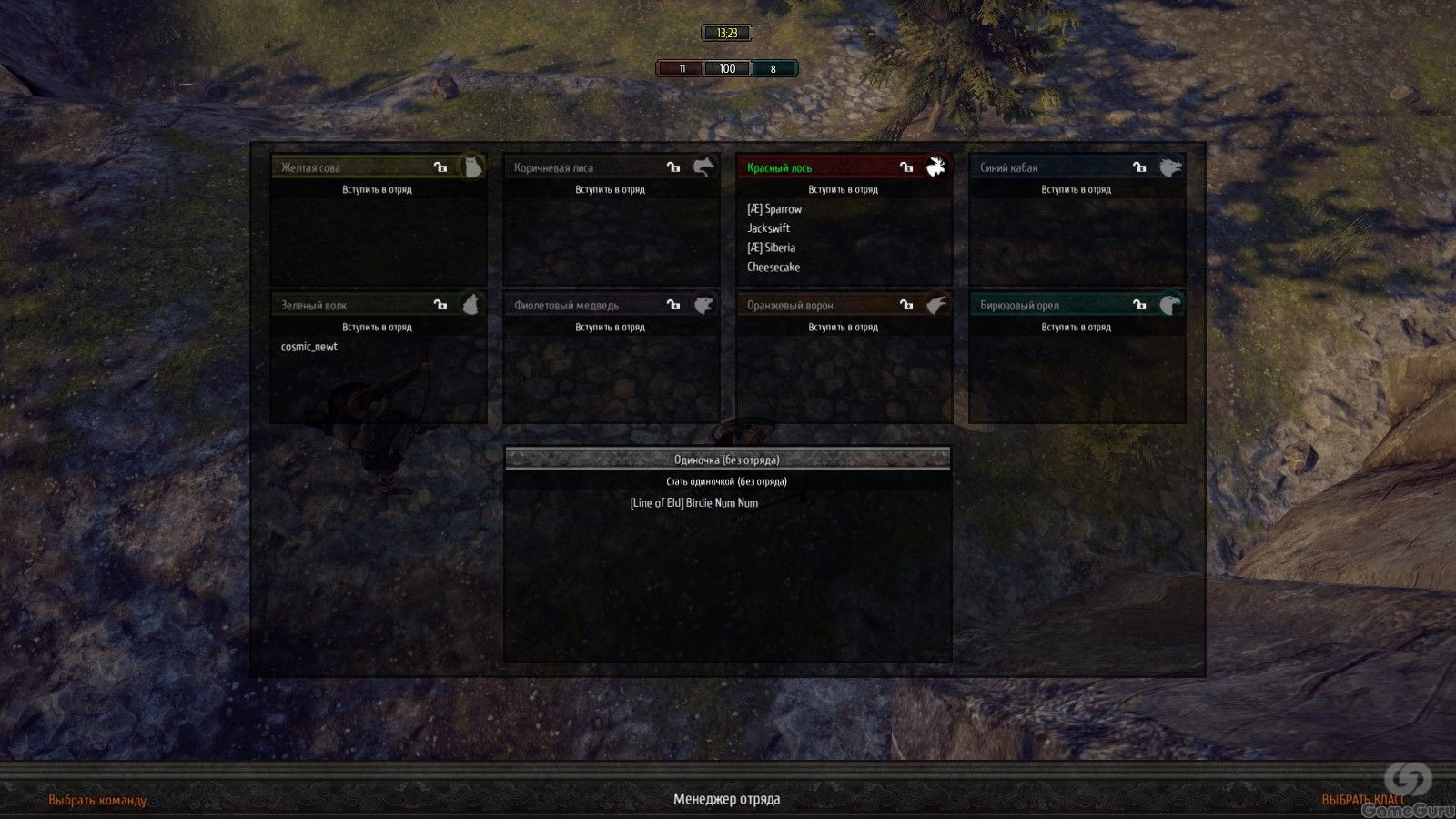Viewport: 1456px width, 819px height.
Task: Open ВЫБРАТЬ КЛАСС class selection
Action: pos(1363,800)
